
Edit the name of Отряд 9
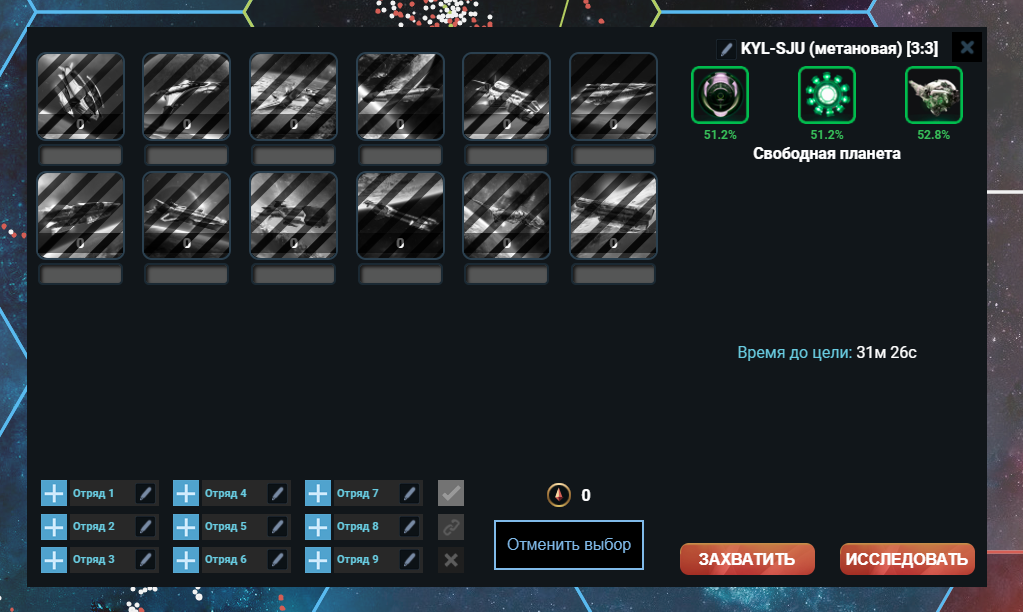point(410,559)
